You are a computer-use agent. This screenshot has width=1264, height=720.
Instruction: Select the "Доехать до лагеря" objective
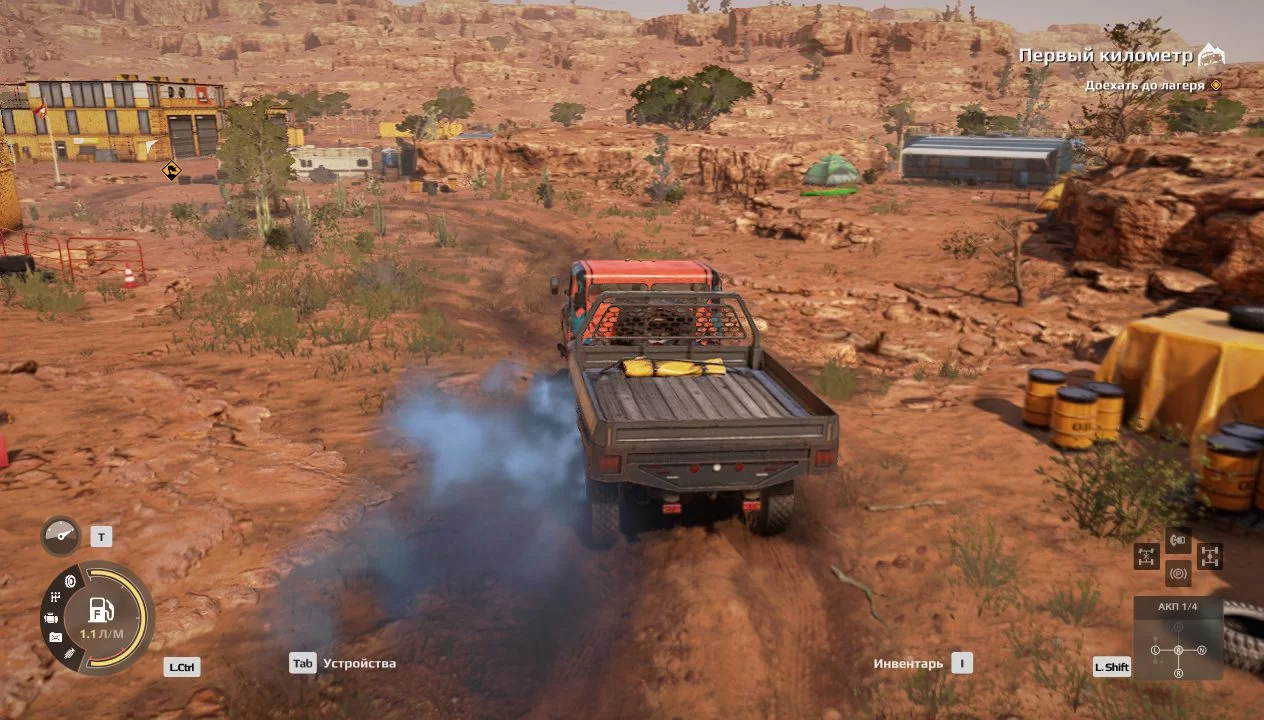(x=1144, y=86)
